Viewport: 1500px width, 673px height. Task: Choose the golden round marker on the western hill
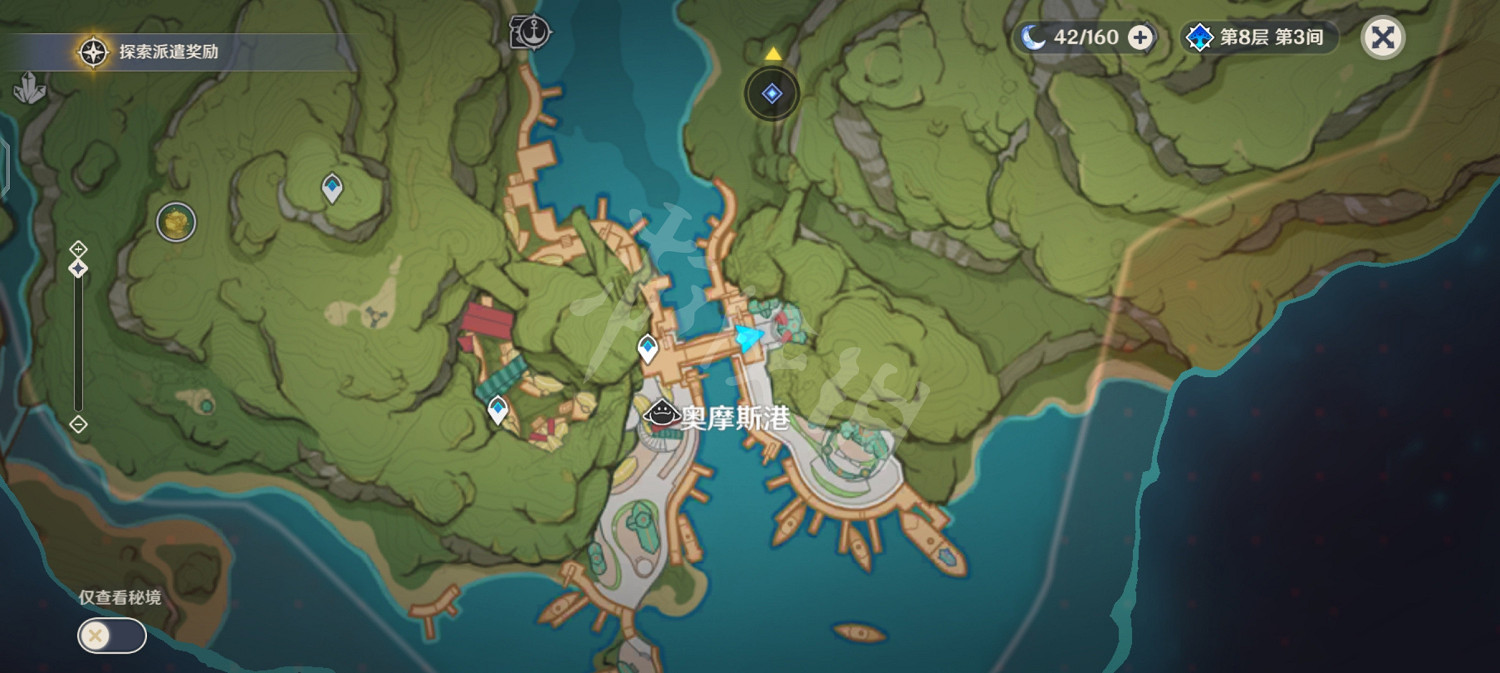pyautogui.click(x=176, y=221)
